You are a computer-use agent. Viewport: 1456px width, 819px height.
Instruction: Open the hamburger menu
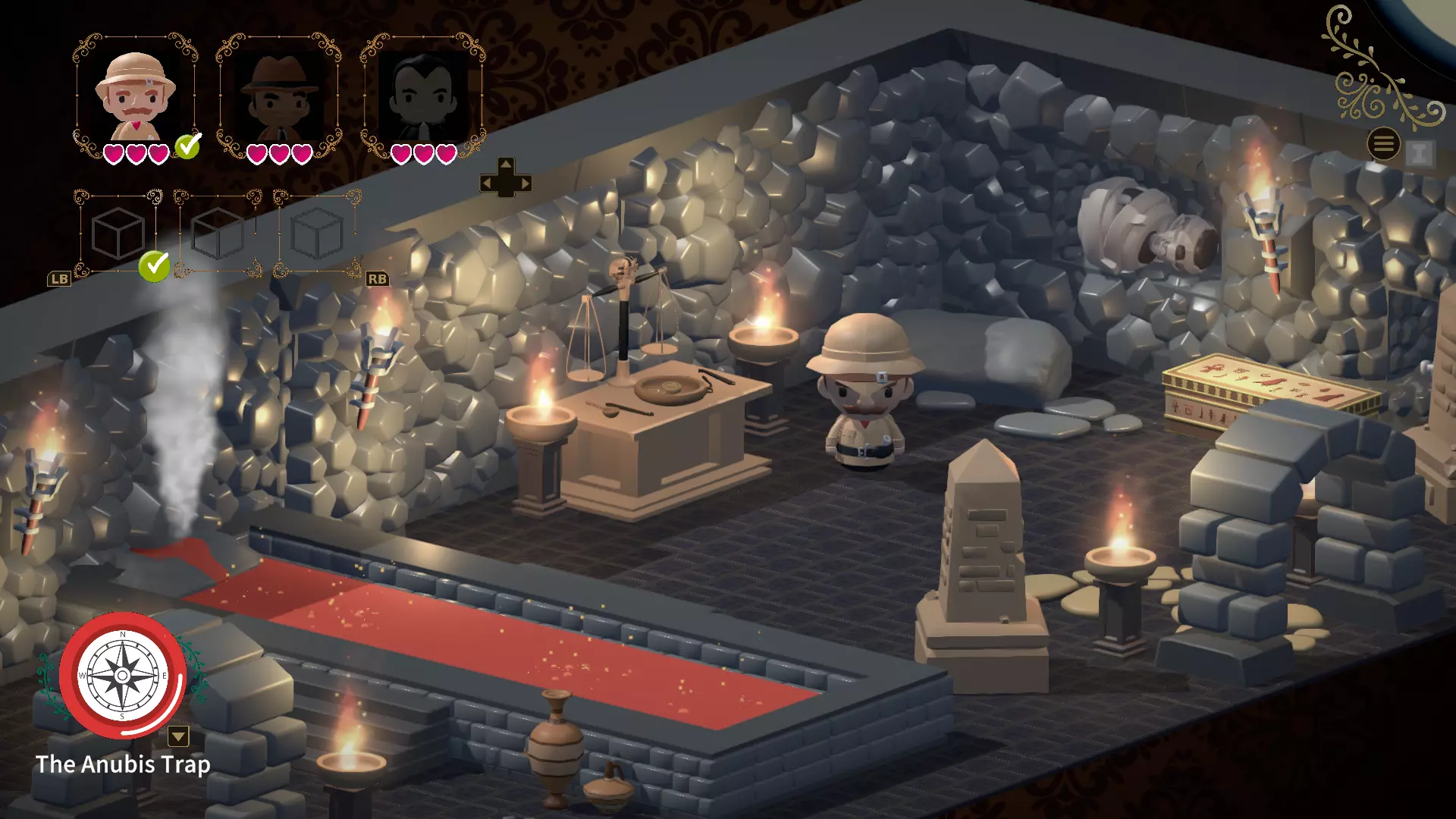pyautogui.click(x=1384, y=144)
